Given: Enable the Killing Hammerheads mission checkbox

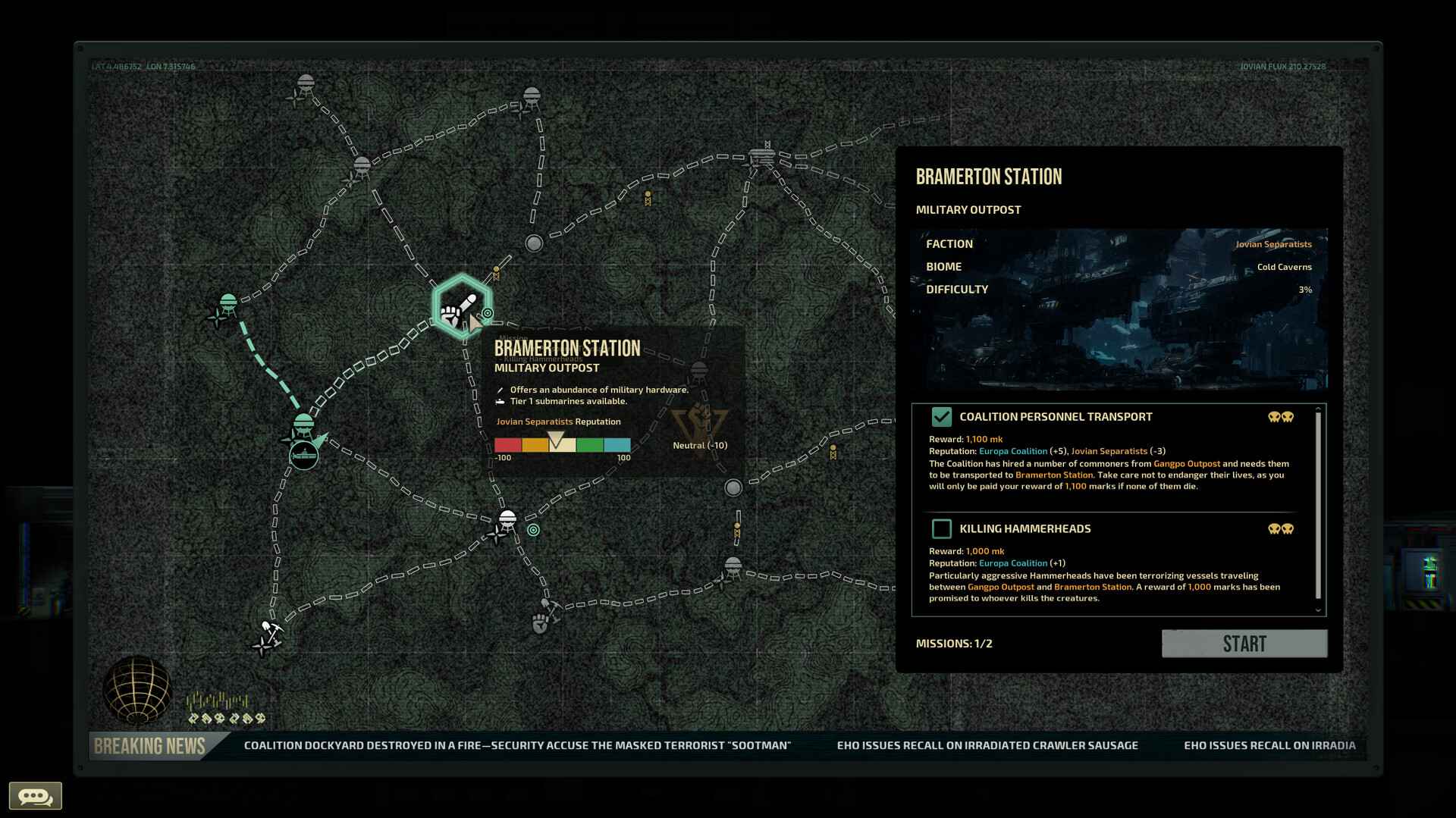Looking at the screenshot, I should tap(942, 528).
